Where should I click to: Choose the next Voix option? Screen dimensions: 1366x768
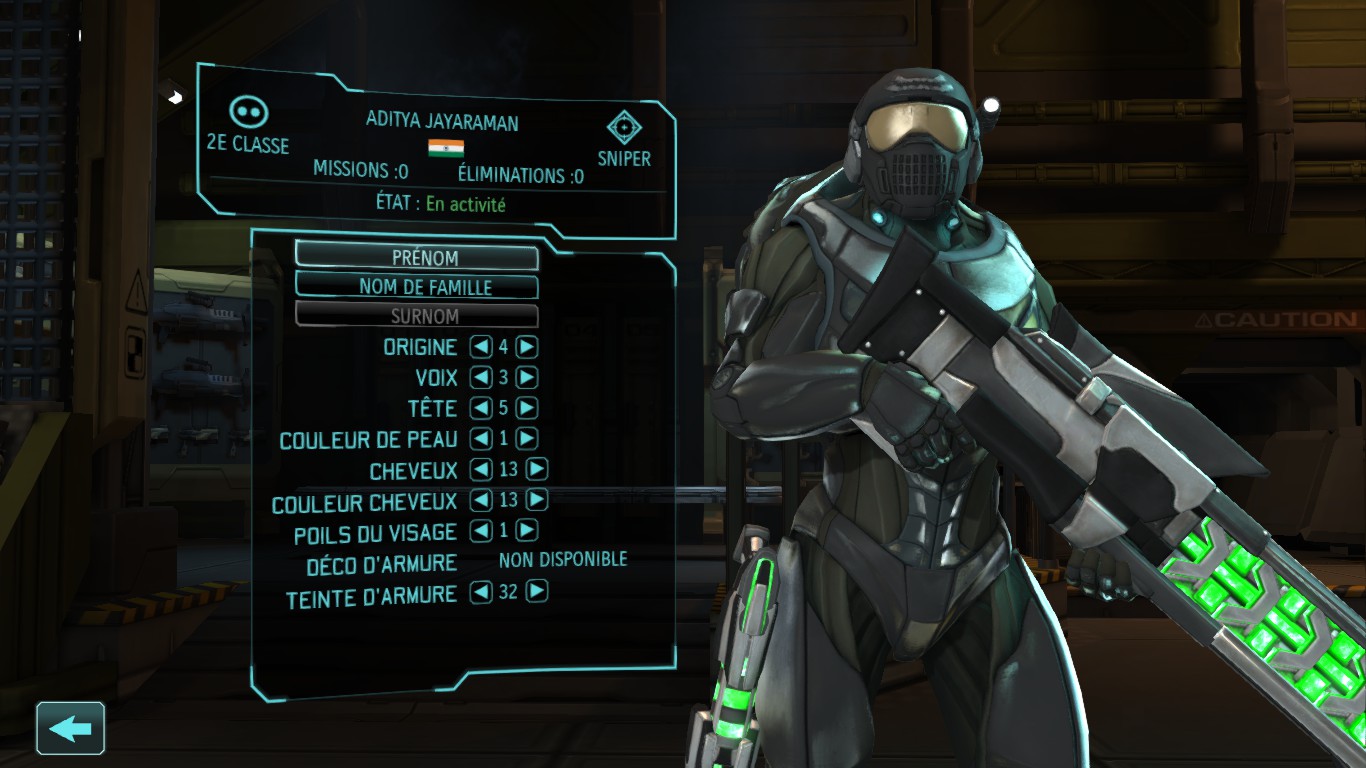(527, 378)
